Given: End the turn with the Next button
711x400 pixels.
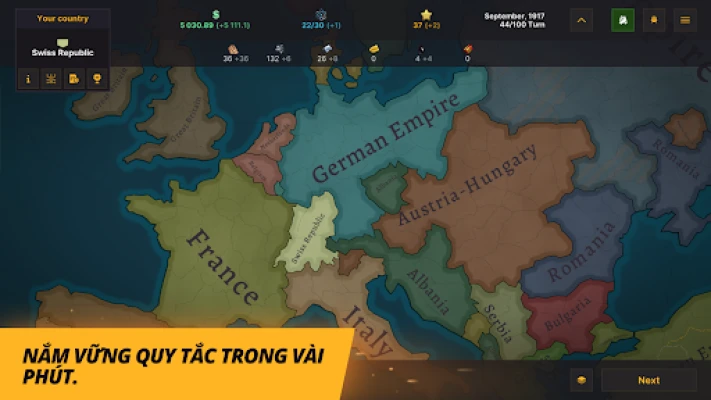Looking at the screenshot, I should coord(649,380).
